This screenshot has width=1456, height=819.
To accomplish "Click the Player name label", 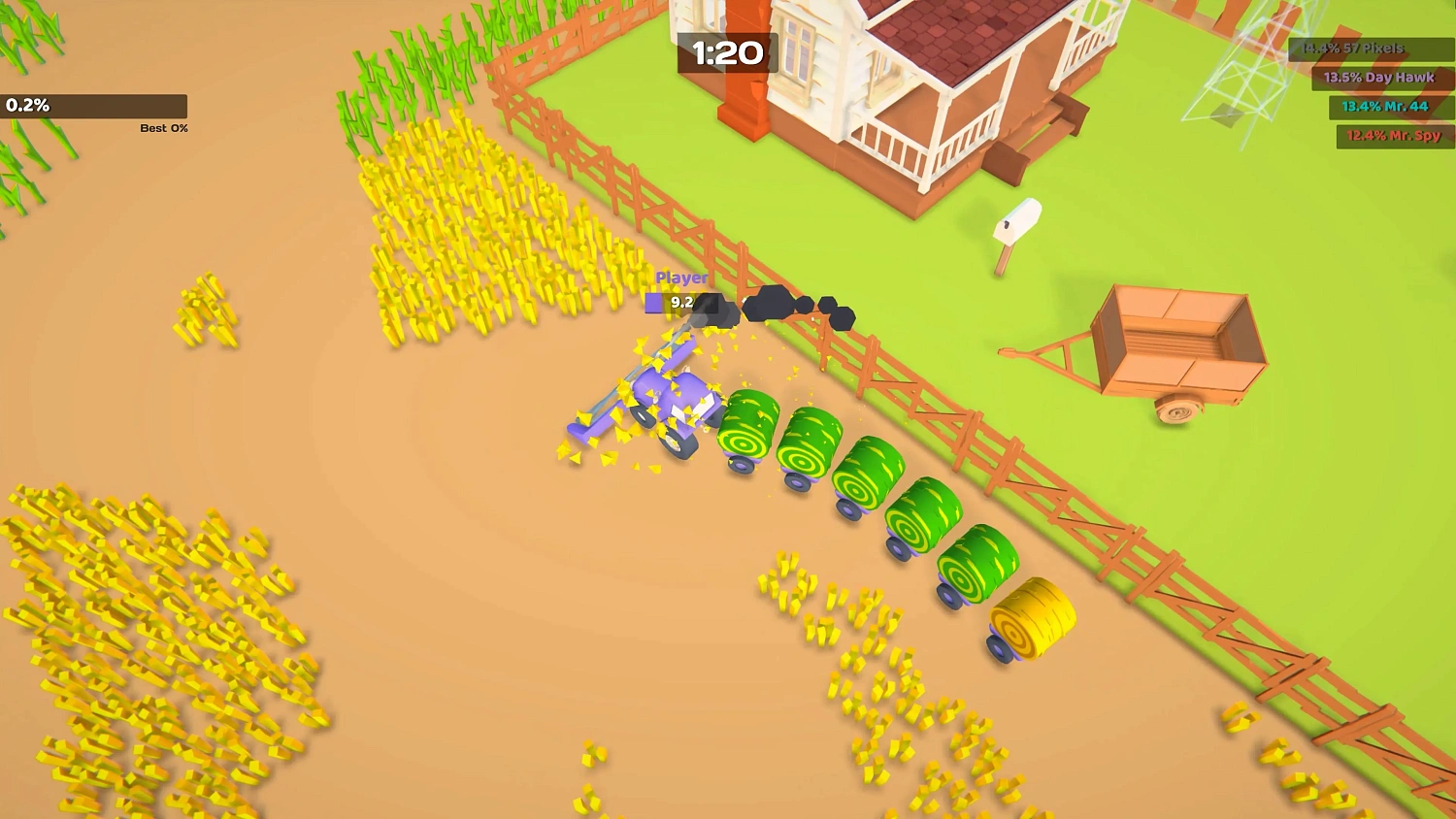I will (681, 277).
